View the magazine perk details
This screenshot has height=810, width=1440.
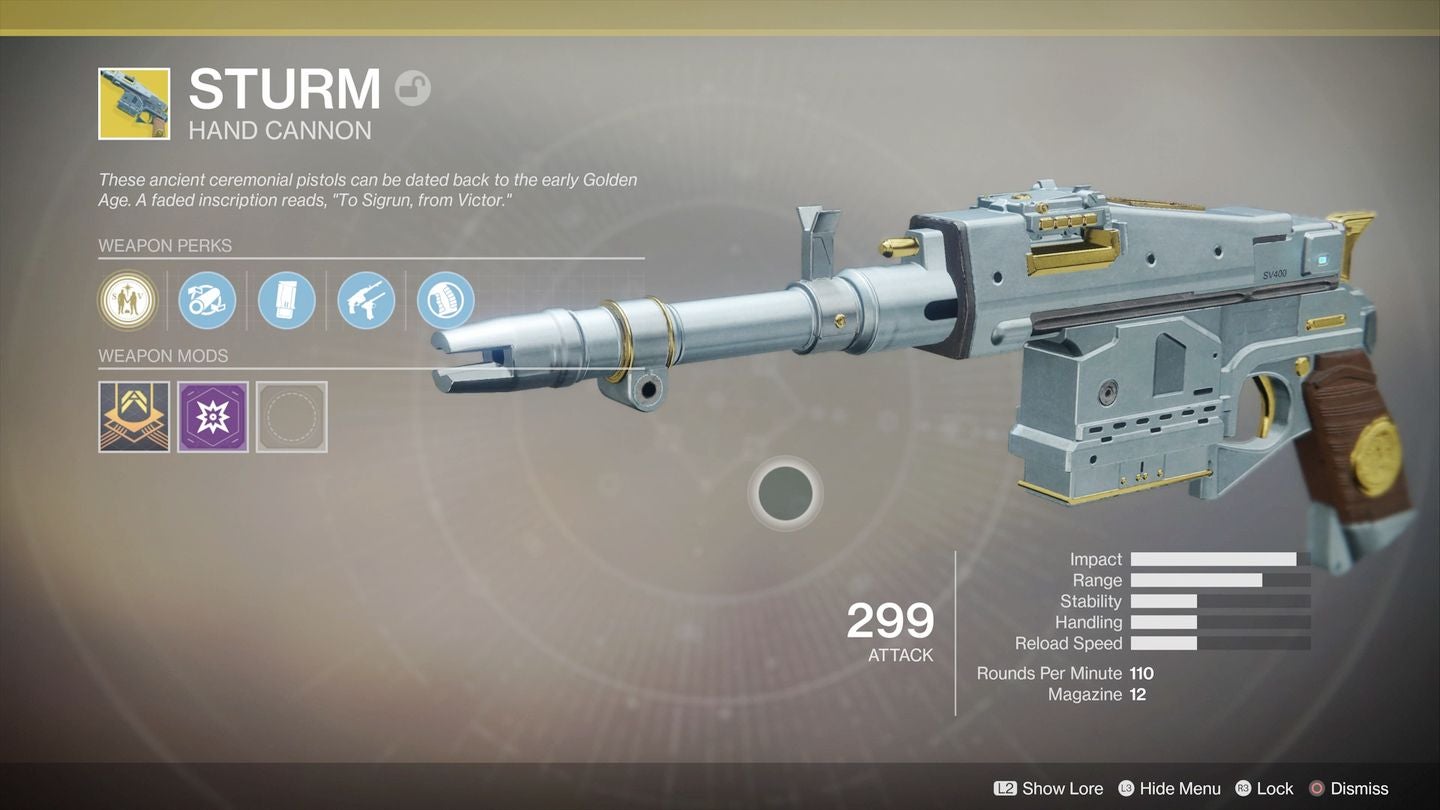(x=287, y=300)
